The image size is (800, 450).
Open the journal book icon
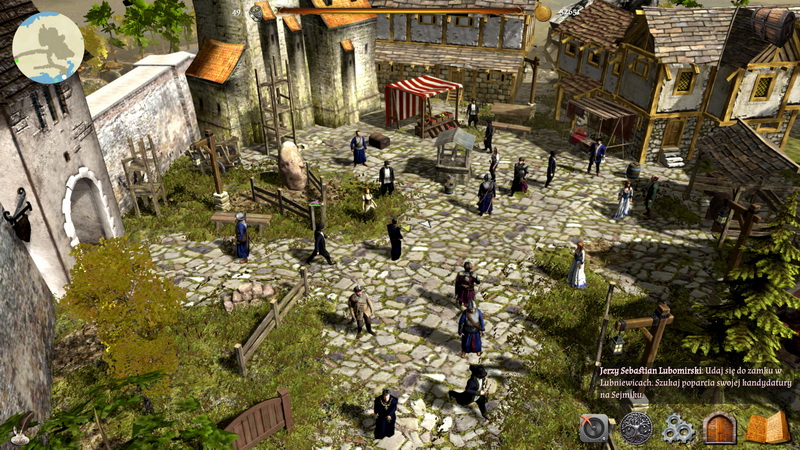[x=767, y=427]
